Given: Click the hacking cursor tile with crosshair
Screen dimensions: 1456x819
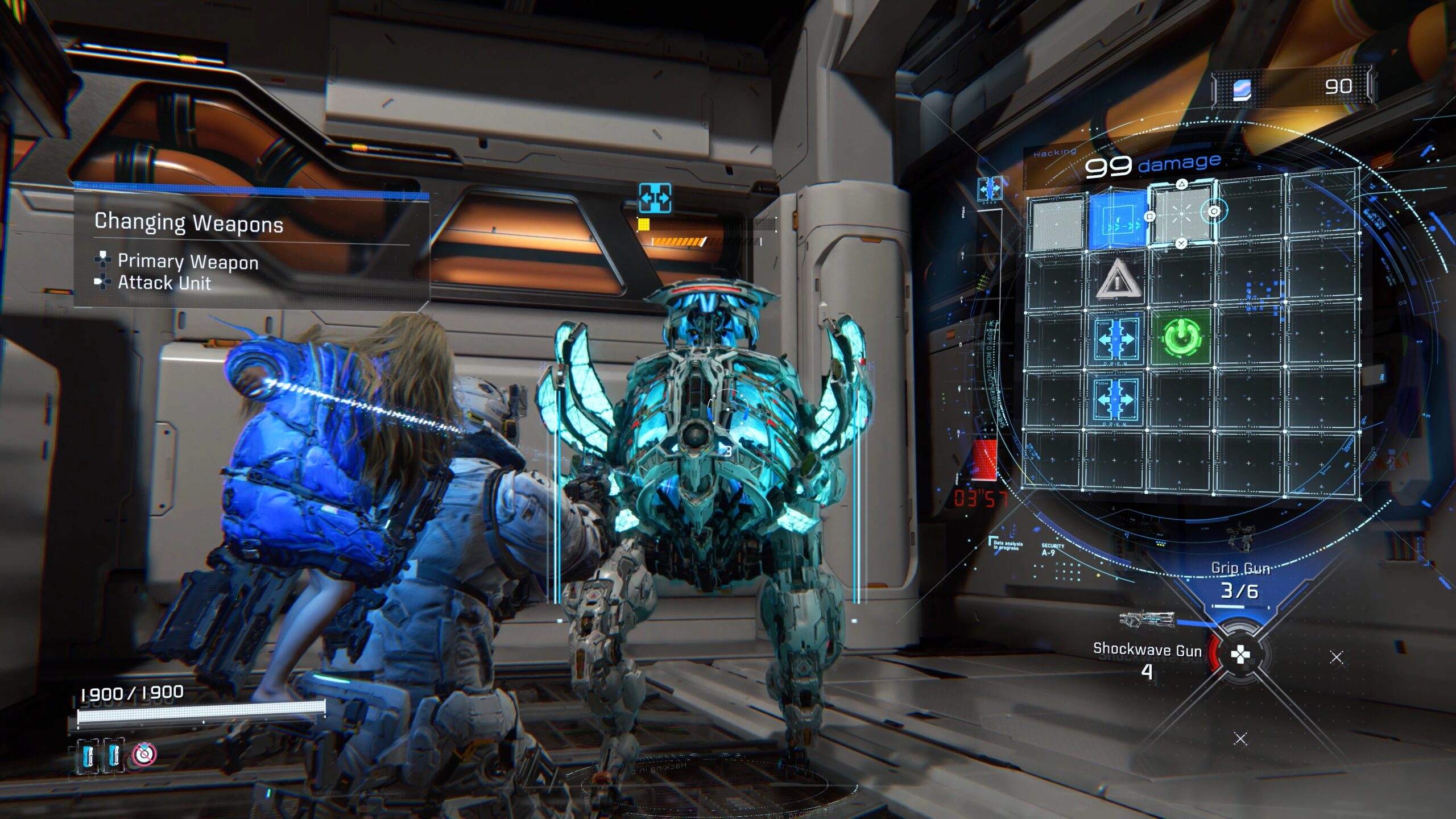Looking at the screenshot, I should [x=1181, y=214].
